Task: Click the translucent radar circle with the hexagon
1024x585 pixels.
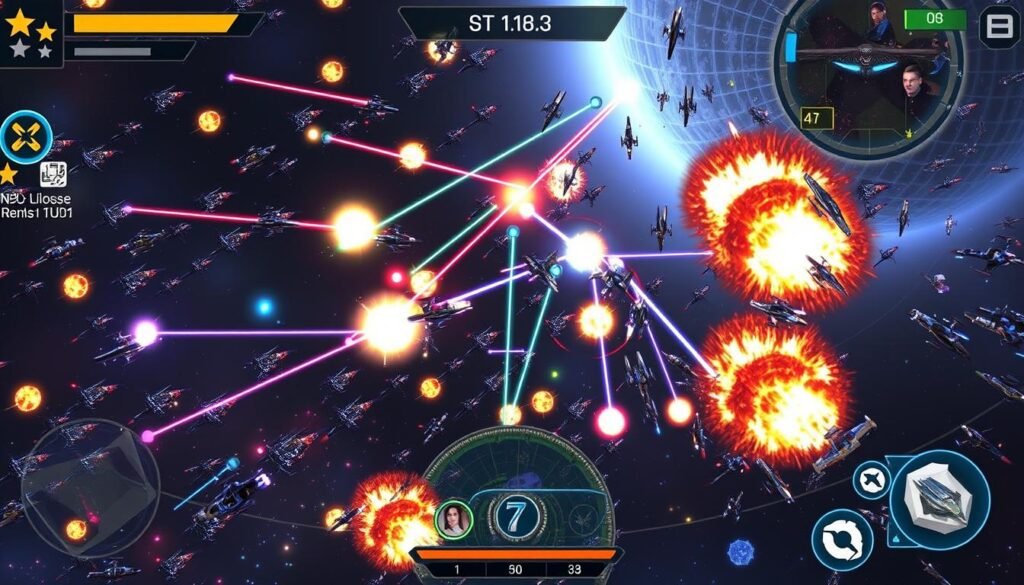Action: (90, 487)
